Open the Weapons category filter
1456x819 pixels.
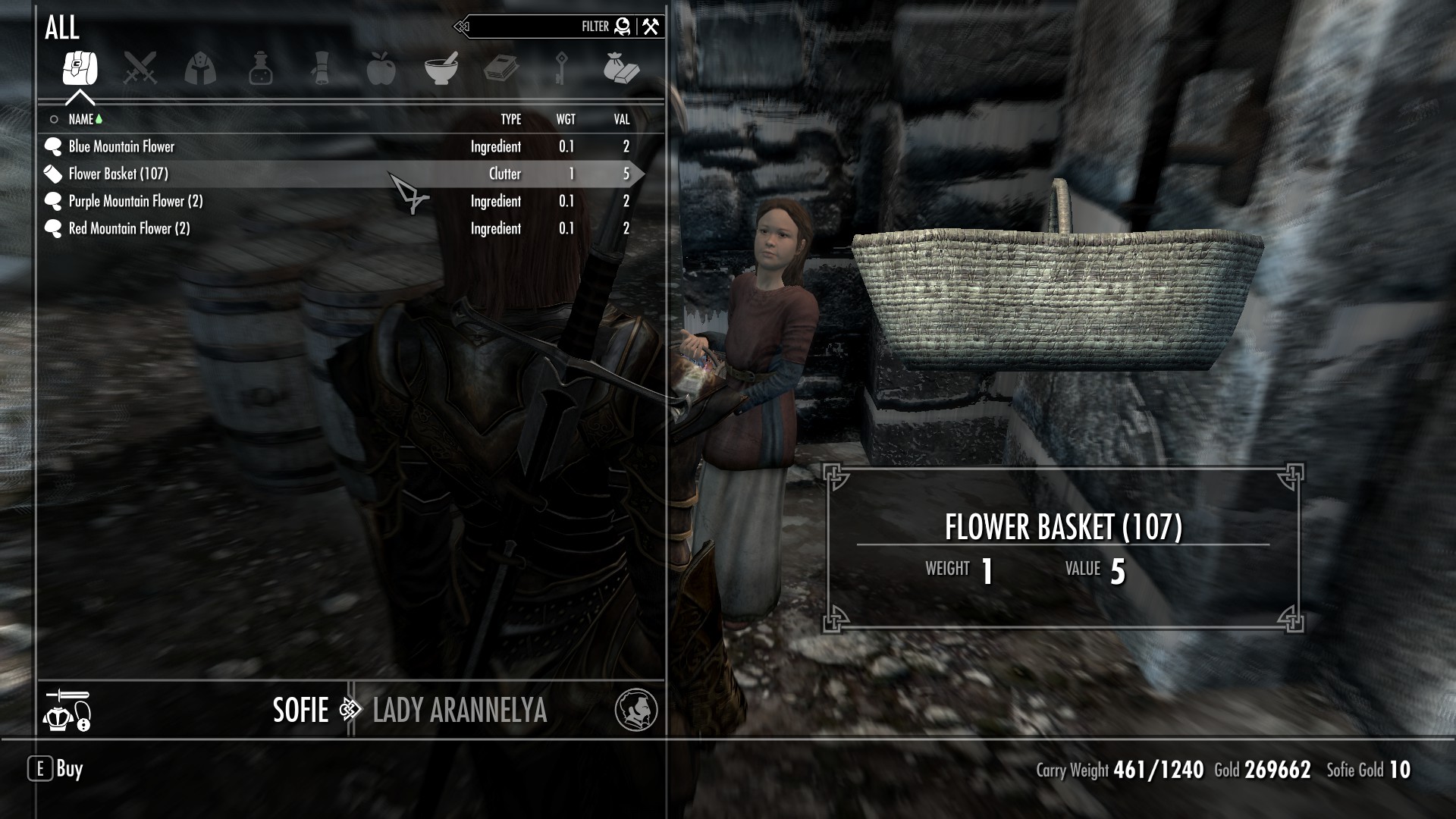click(x=140, y=68)
